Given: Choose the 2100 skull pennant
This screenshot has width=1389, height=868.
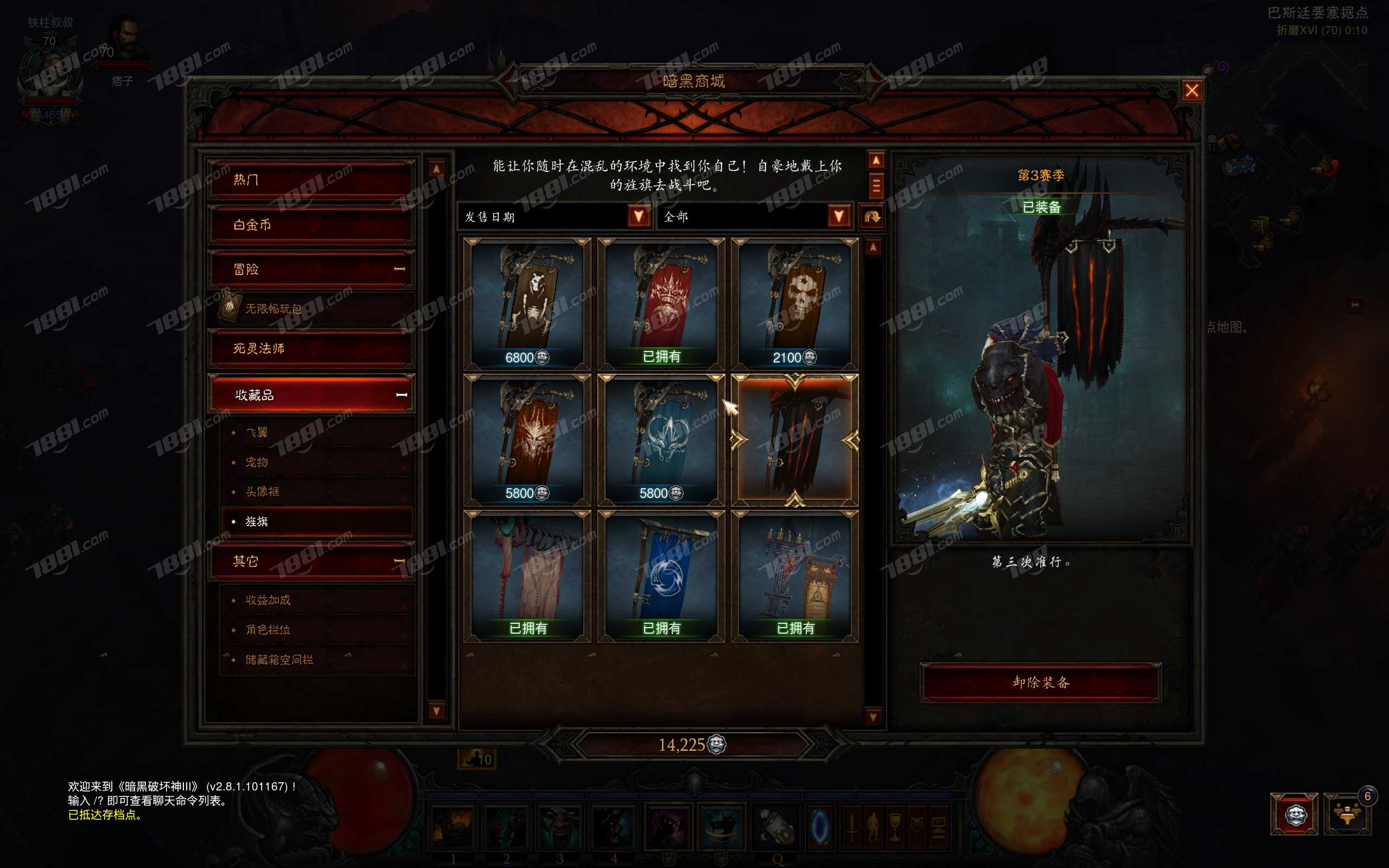Looking at the screenshot, I should click(794, 303).
